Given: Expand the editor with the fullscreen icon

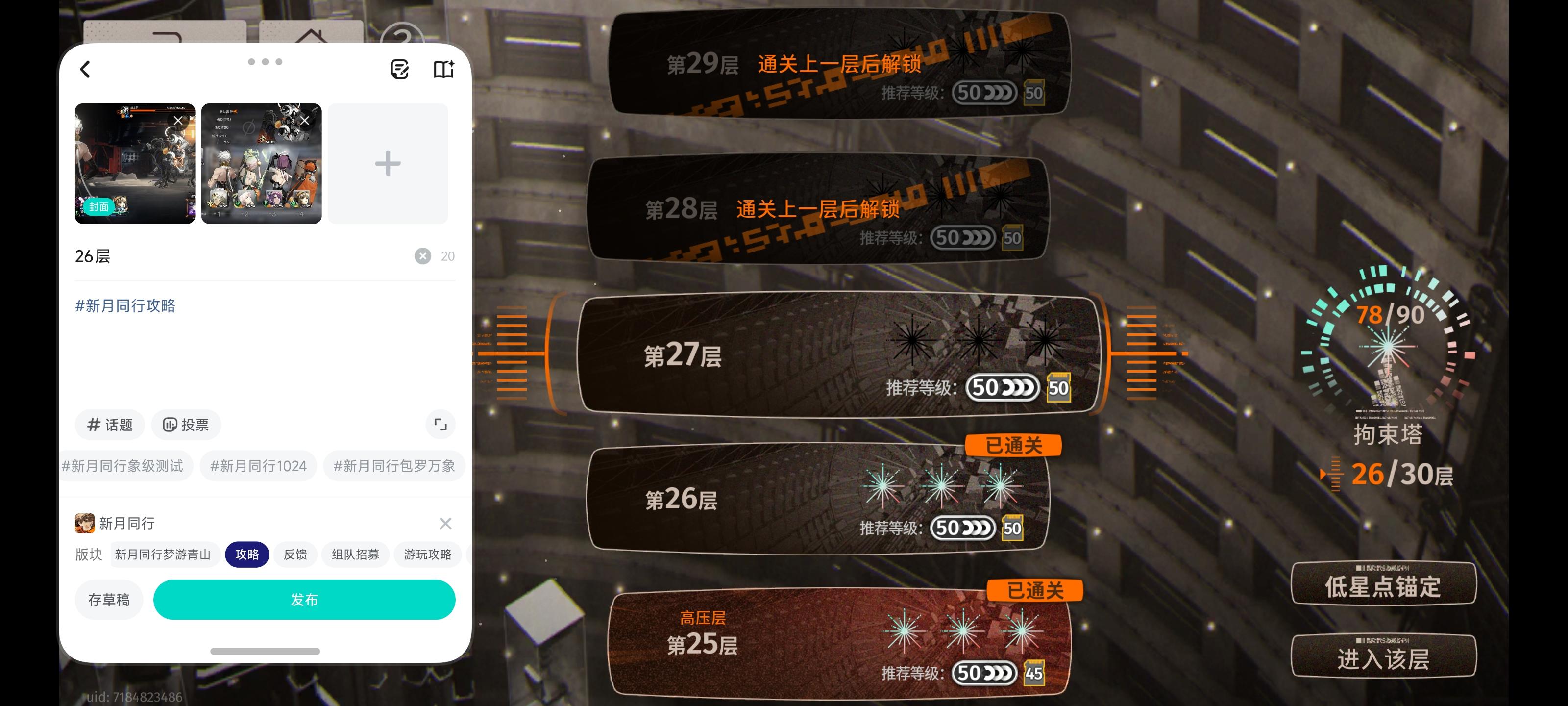Looking at the screenshot, I should tap(440, 425).
